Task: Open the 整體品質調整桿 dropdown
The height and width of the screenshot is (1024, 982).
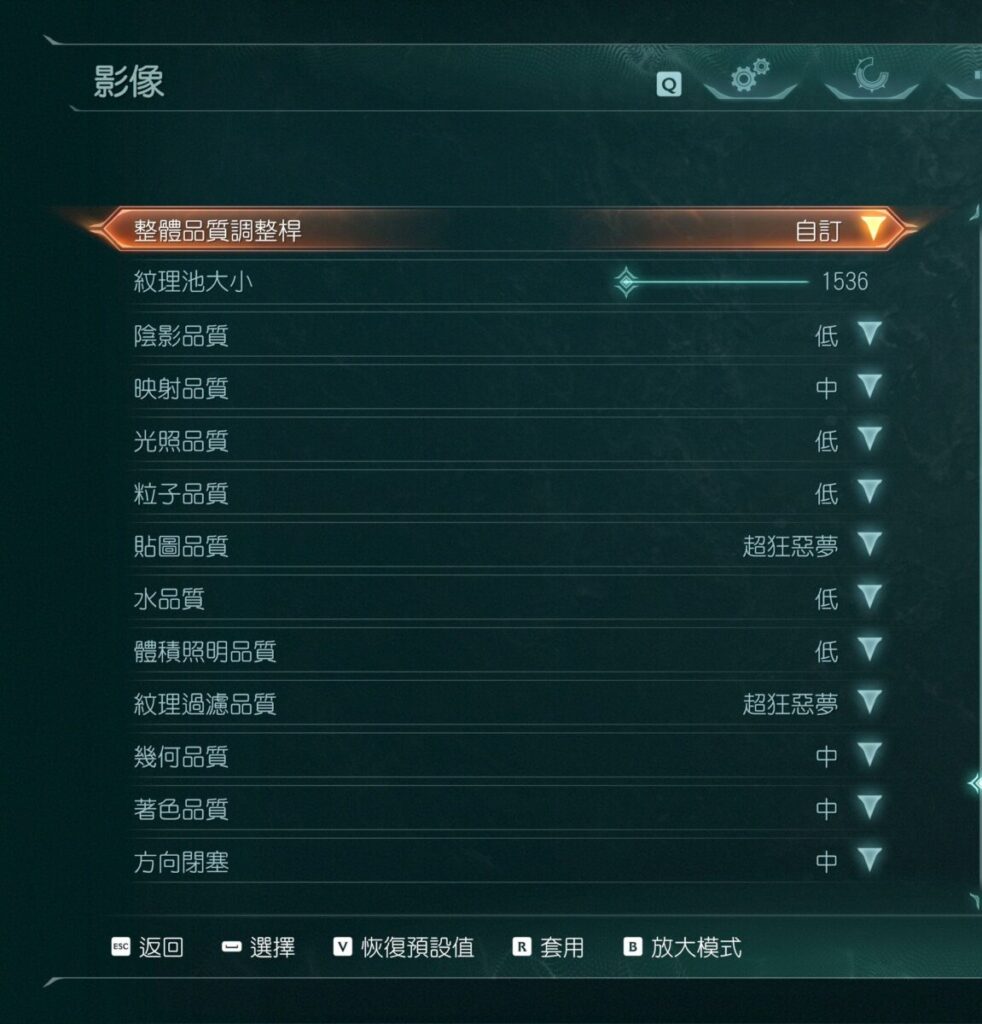Action: [872, 229]
